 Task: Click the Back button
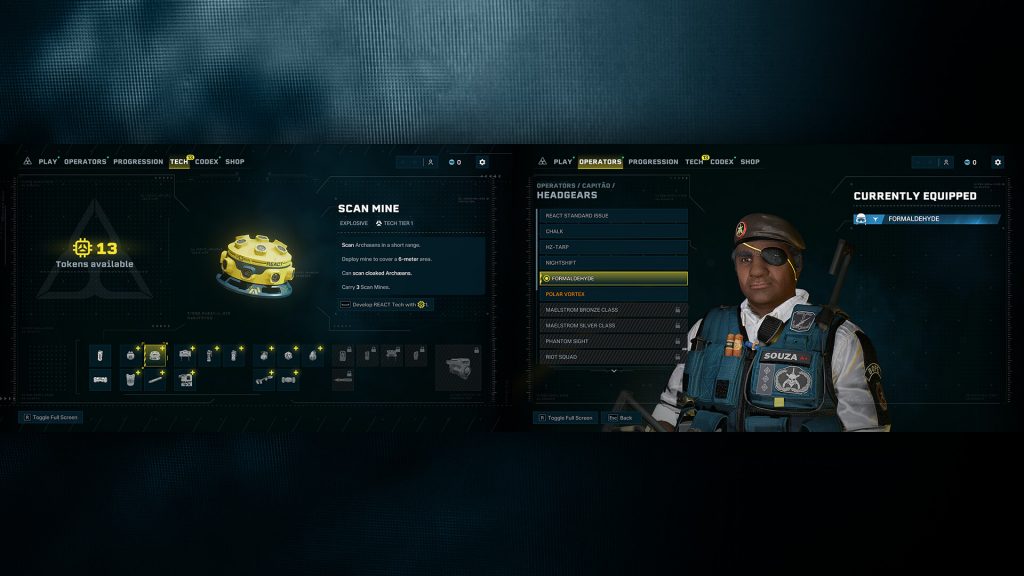coord(619,418)
